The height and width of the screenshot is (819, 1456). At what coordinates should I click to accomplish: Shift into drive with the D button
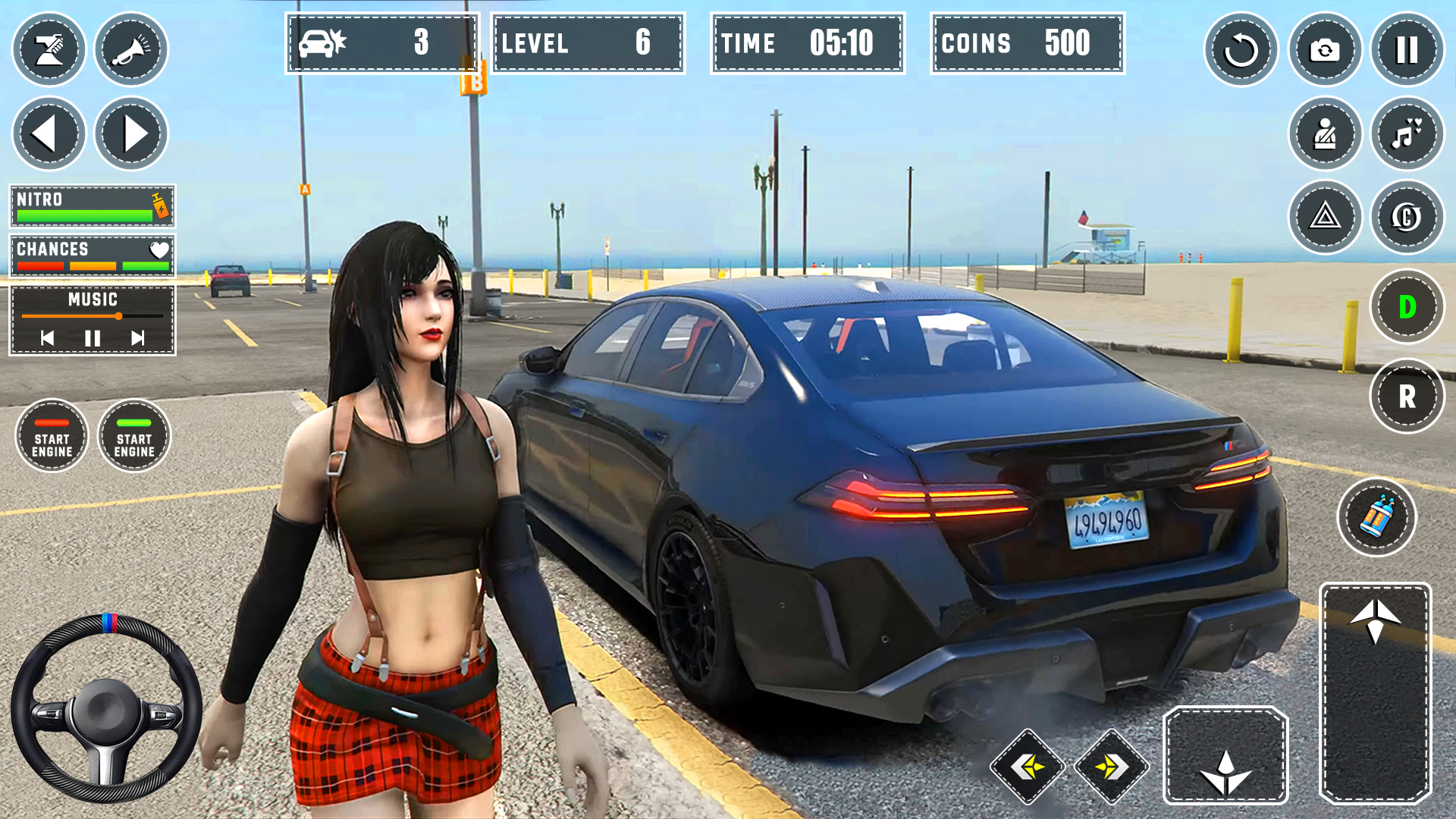[x=1407, y=306]
